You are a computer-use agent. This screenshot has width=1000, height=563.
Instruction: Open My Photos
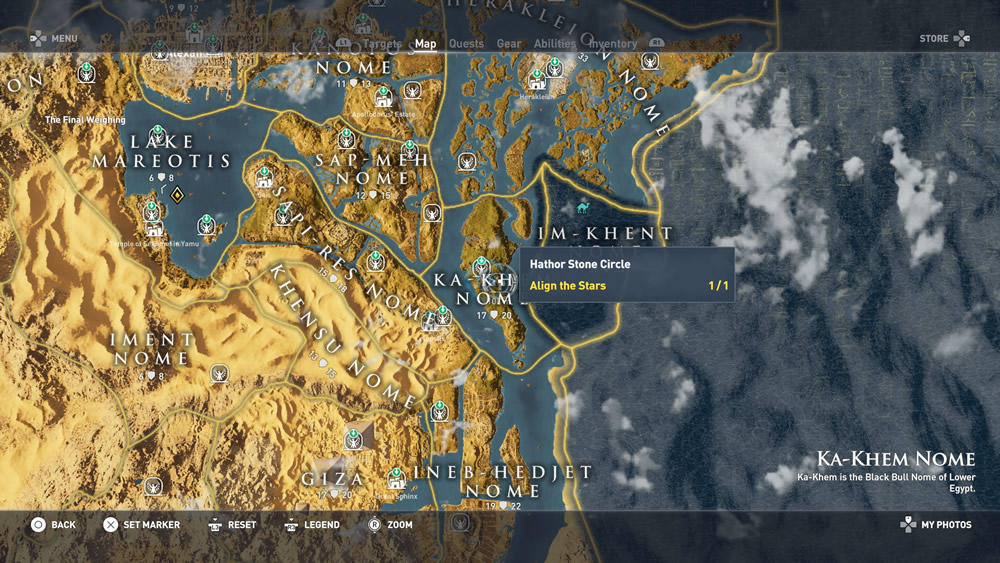(936, 525)
